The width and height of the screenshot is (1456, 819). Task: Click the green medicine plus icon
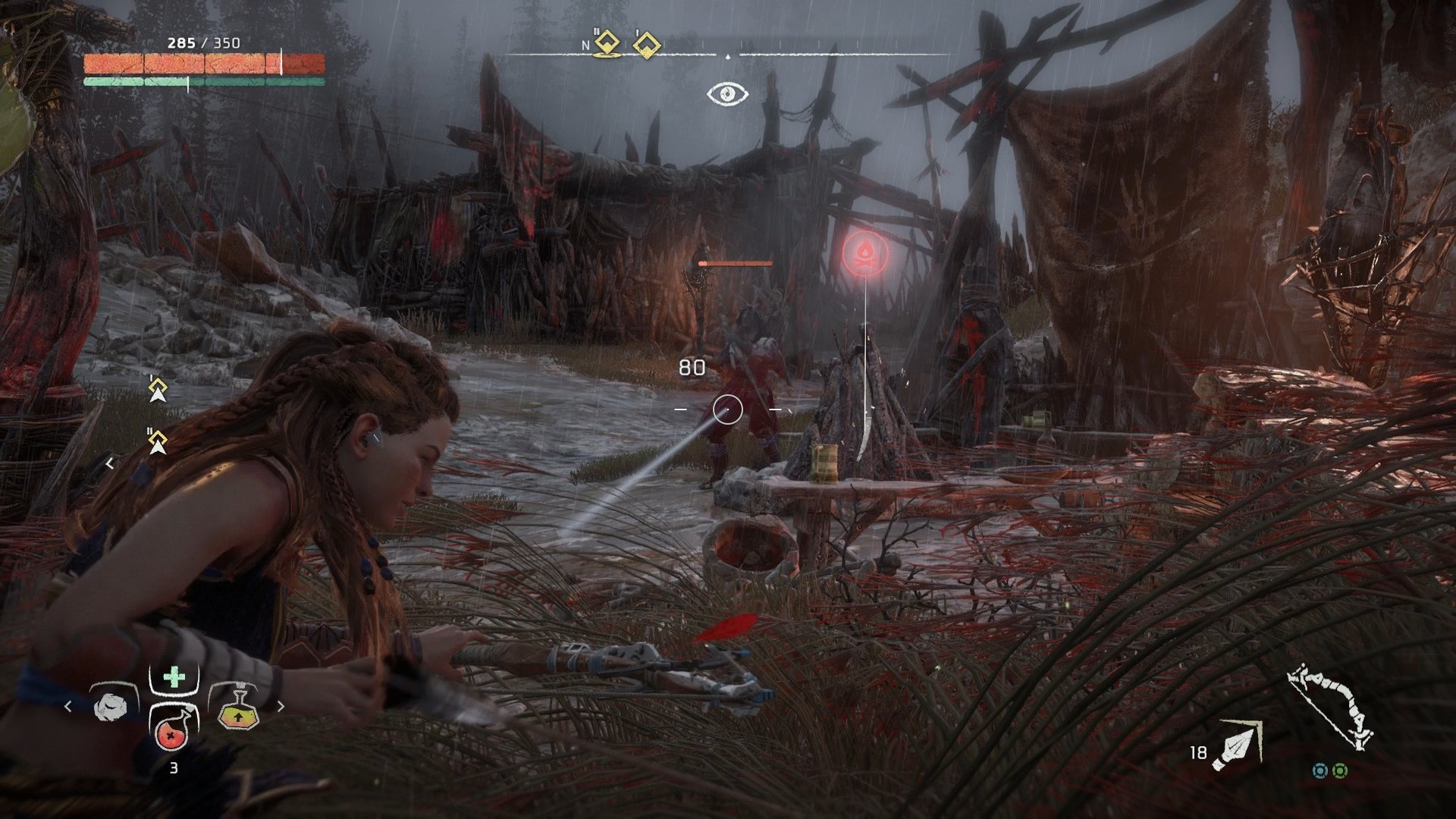(x=174, y=676)
